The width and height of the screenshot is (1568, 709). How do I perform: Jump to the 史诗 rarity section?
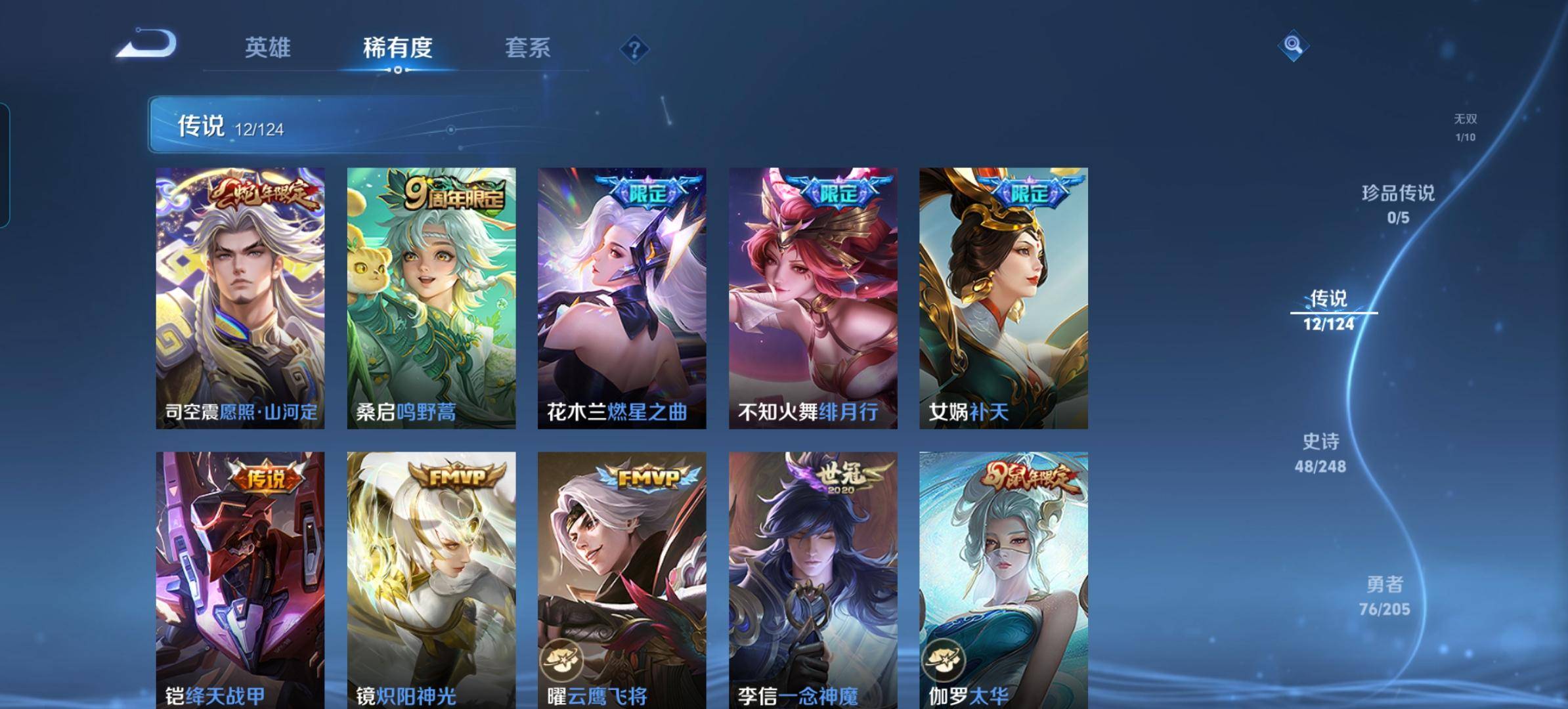click(x=1320, y=453)
